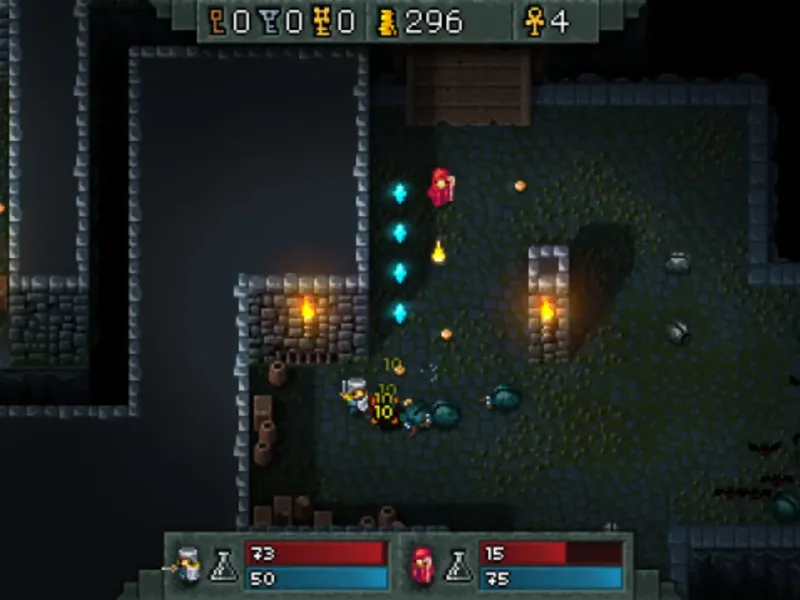Select the red-robed wizard player portrait
Image resolution: width=800 pixels, height=600 pixels.
[422, 566]
